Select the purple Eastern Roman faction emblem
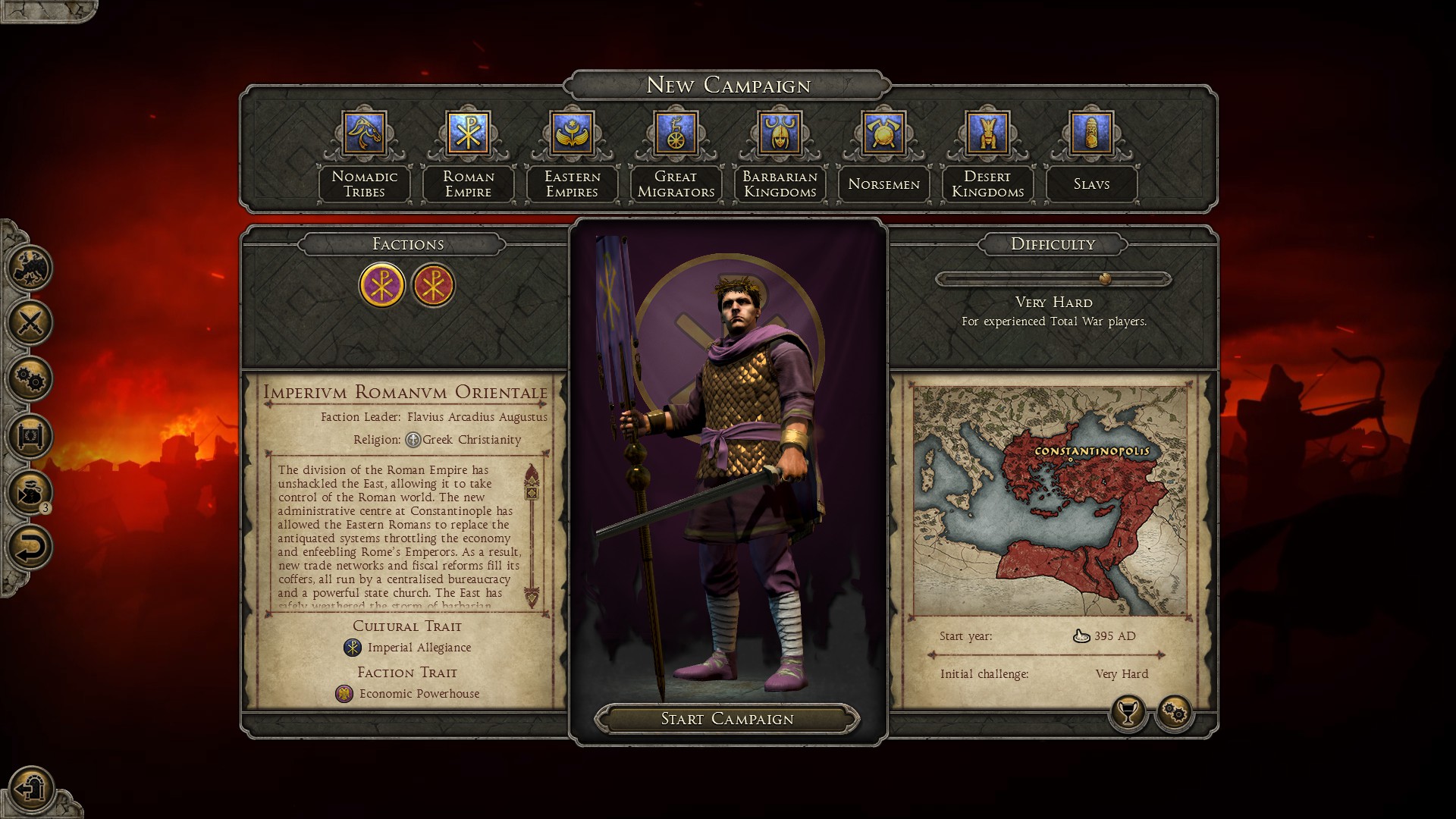1456x819 pixels. pyautogui.click(x=381, y=285)
